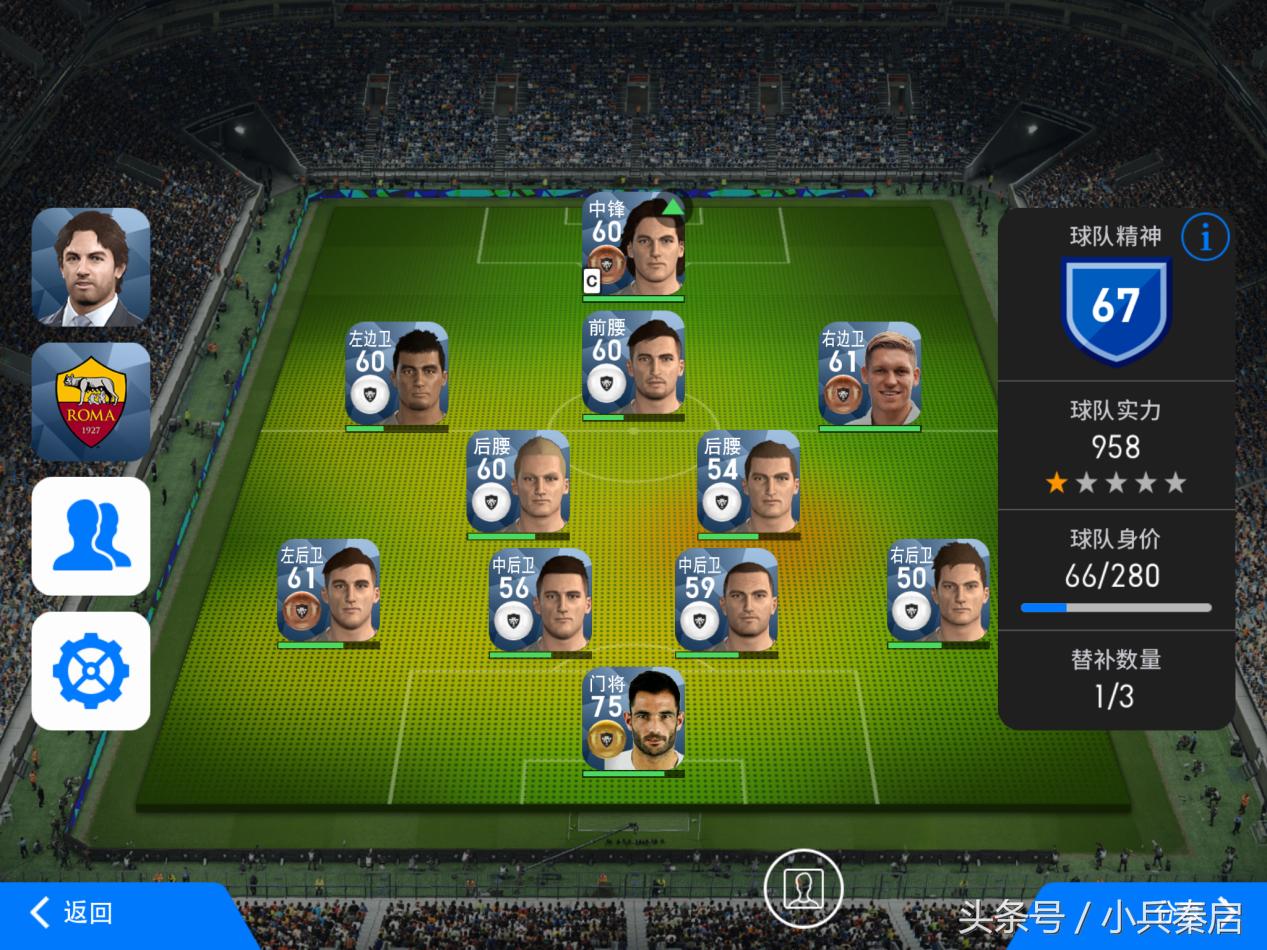Screen dimensions: 1267x950
Task: Select the 后腰 midfielder rated 60
Action: 518,484
